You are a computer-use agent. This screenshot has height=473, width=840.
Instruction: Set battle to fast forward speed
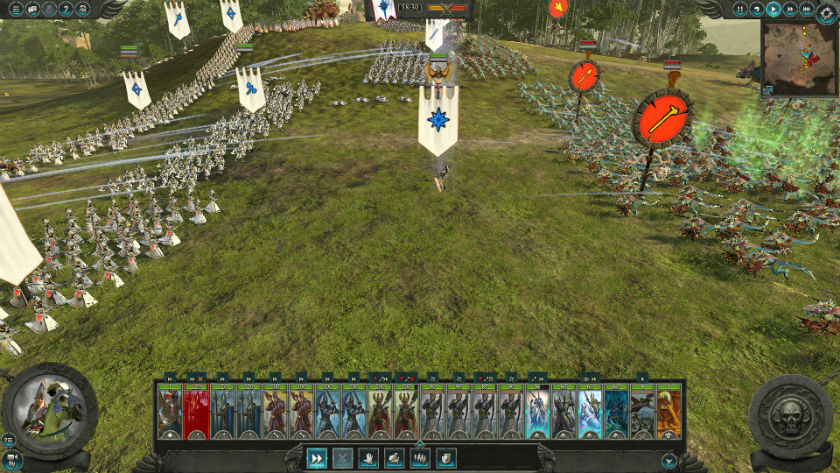(x=792, y=9)
